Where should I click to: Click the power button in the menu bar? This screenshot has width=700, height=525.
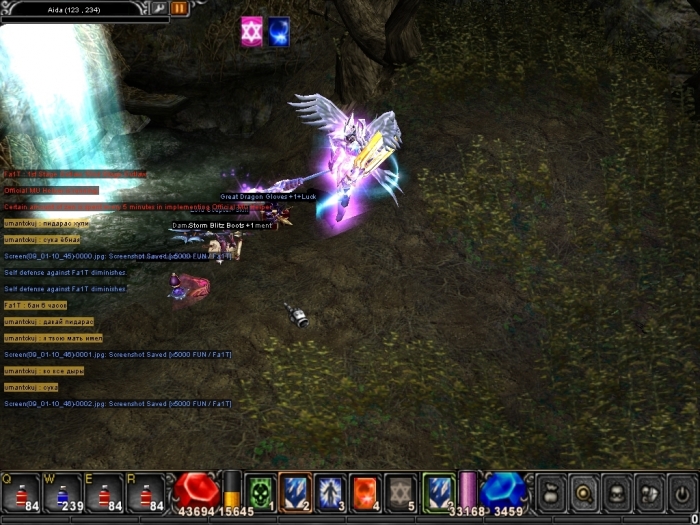click(681, 492)
